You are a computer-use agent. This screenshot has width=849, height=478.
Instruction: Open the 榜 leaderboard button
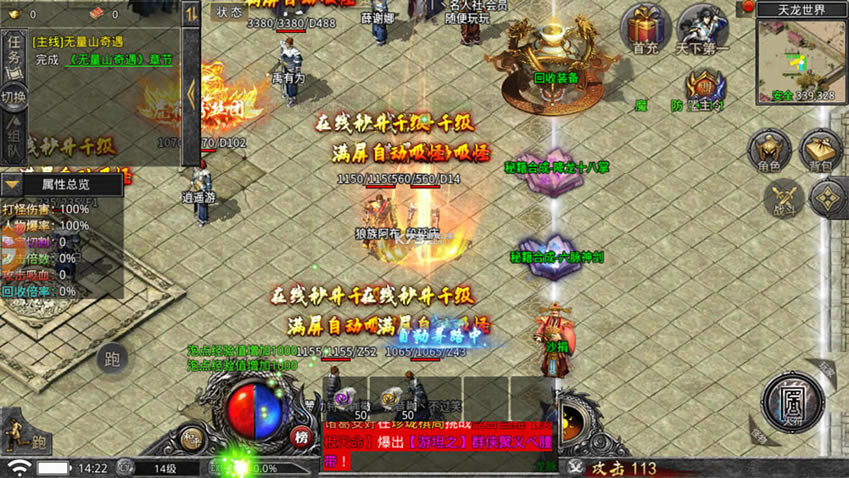click(x=300, y=436)
